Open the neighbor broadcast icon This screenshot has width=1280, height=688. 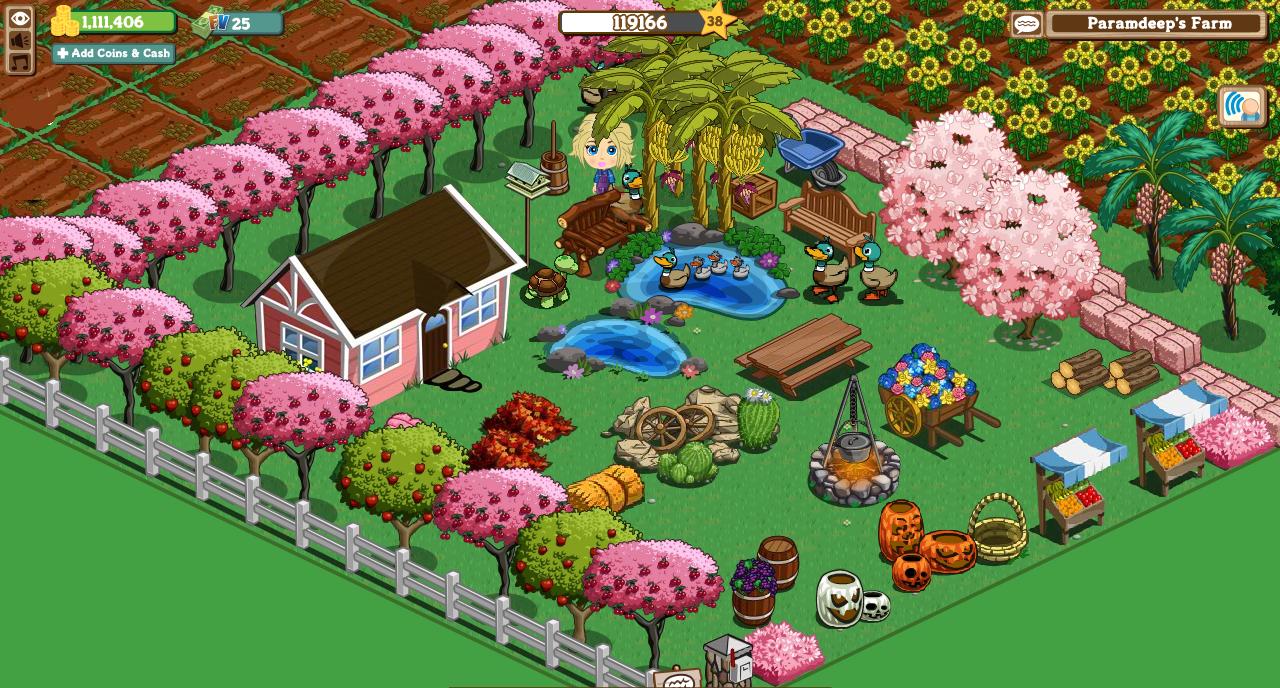coord(1242,106)
